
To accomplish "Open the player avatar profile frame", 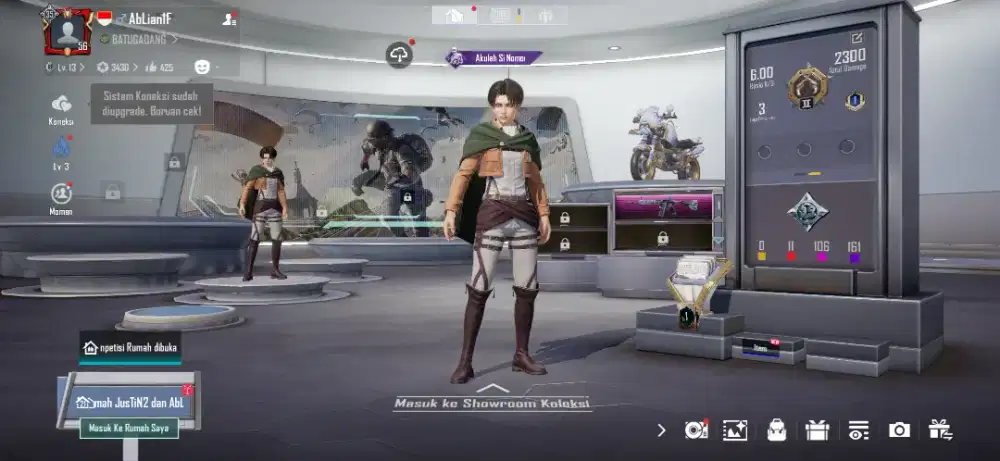I will coord(69,30).
